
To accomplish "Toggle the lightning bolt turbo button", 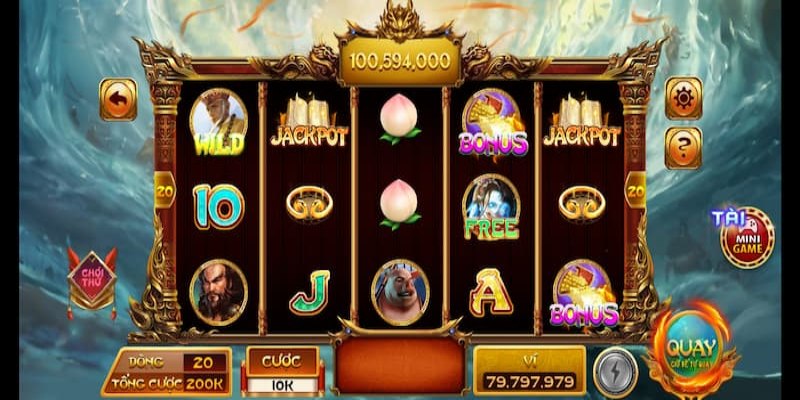I will coord(614,372).
